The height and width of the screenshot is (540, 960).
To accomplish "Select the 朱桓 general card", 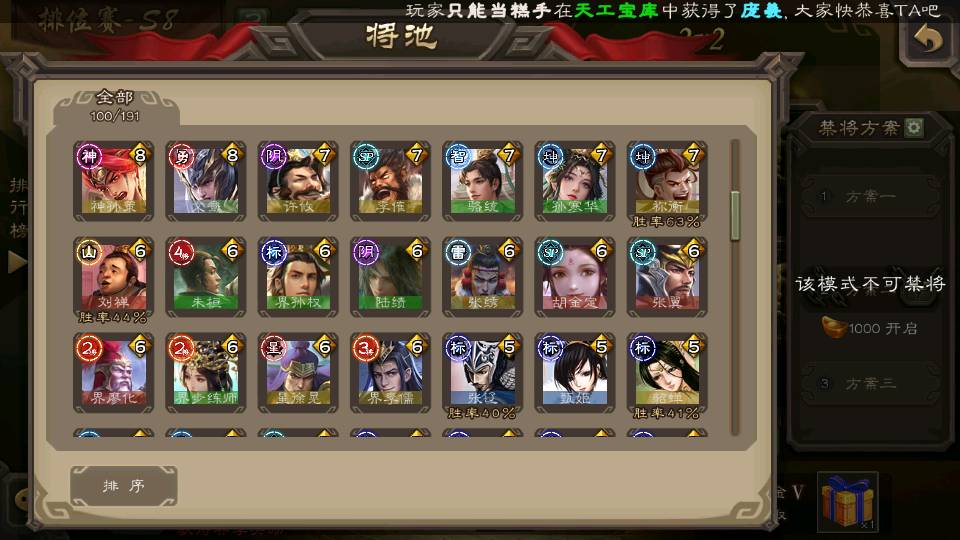I will pyautogui.click(x=205, y=276).
